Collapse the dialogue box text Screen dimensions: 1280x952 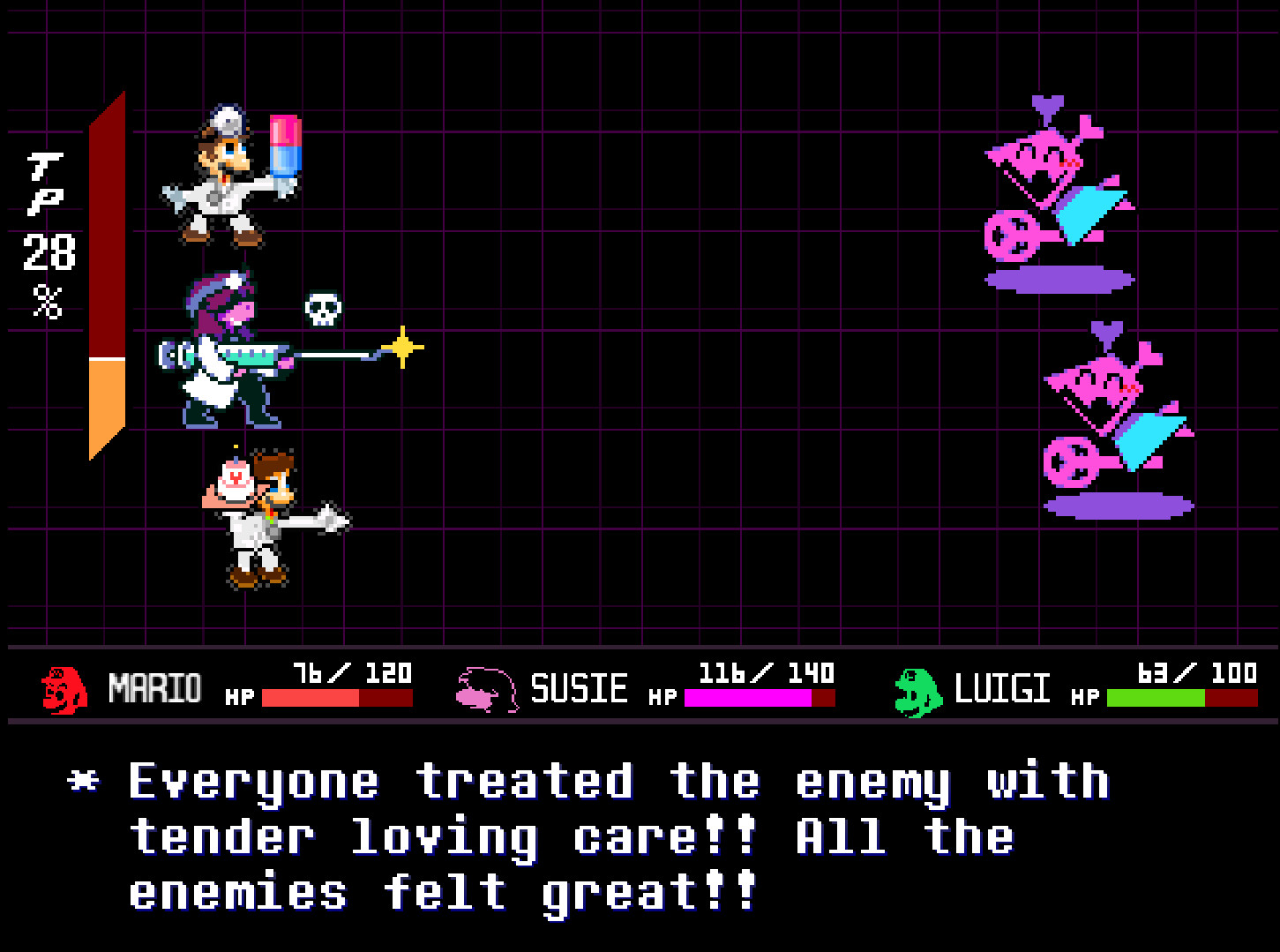click(x=618, y=834)
